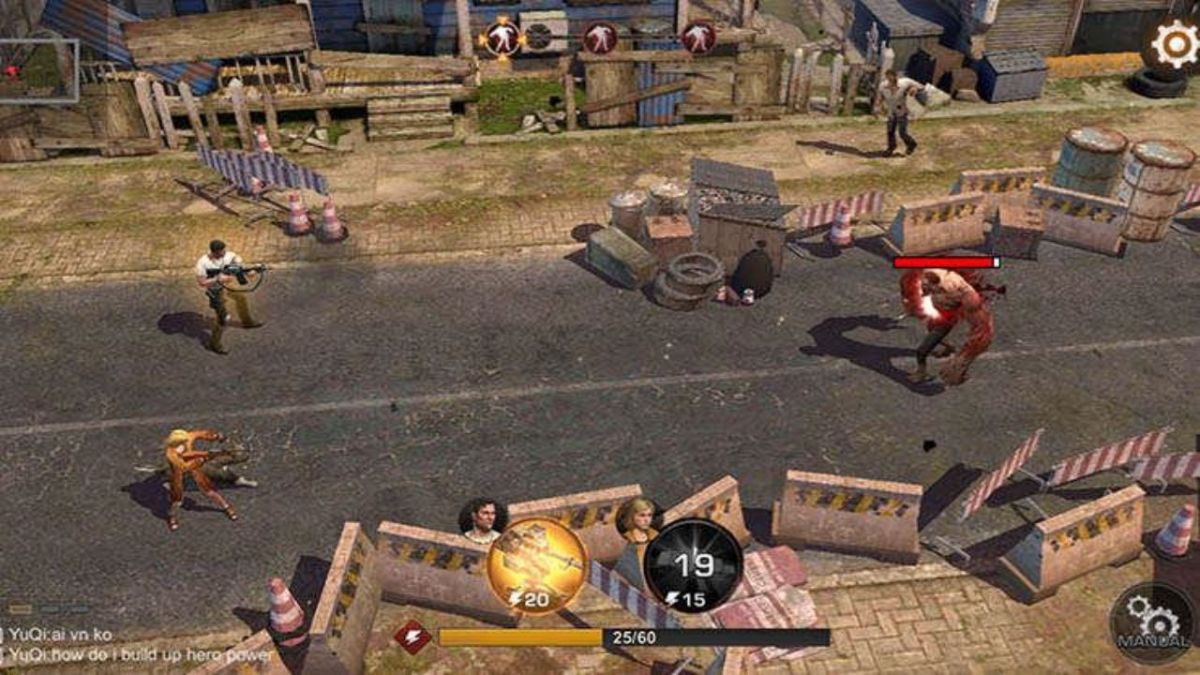Select the dark-haired male hero portrait
The image size is (1200, 675).
tap(483, 520)
